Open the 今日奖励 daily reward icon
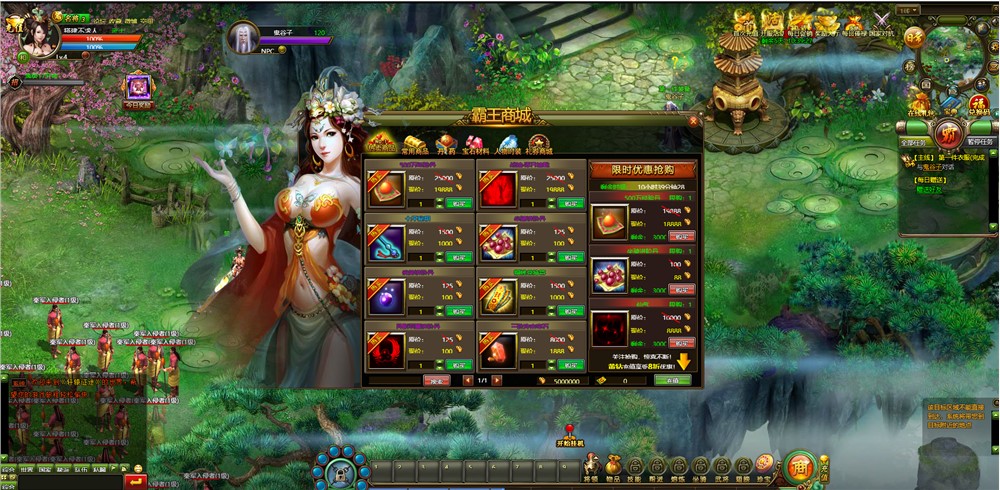This screenshot has width=1000, height=490. tap(138, 90)
